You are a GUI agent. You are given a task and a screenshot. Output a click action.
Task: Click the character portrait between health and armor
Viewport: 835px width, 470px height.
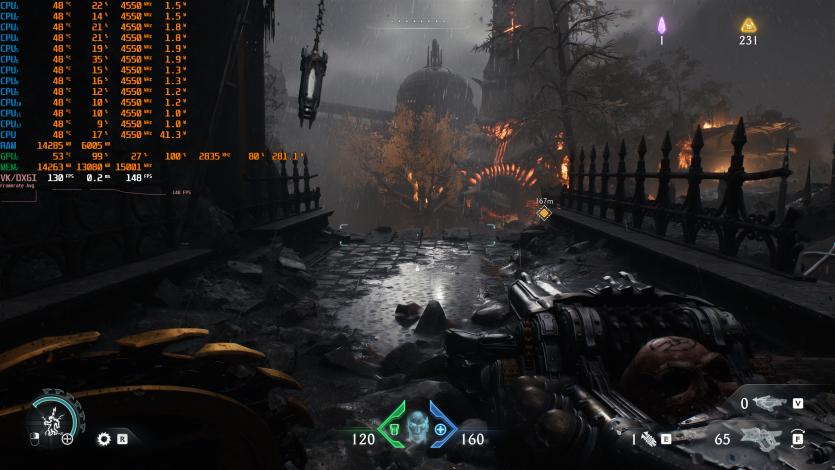click(416, 424)
